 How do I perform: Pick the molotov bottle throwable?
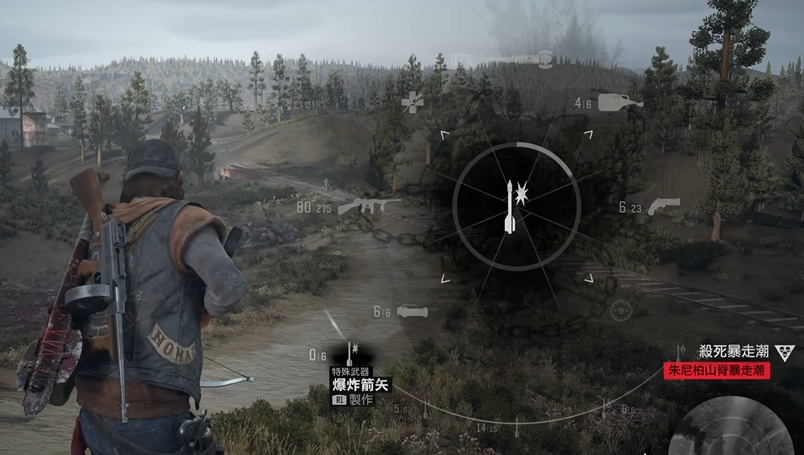tap(619, 102)
